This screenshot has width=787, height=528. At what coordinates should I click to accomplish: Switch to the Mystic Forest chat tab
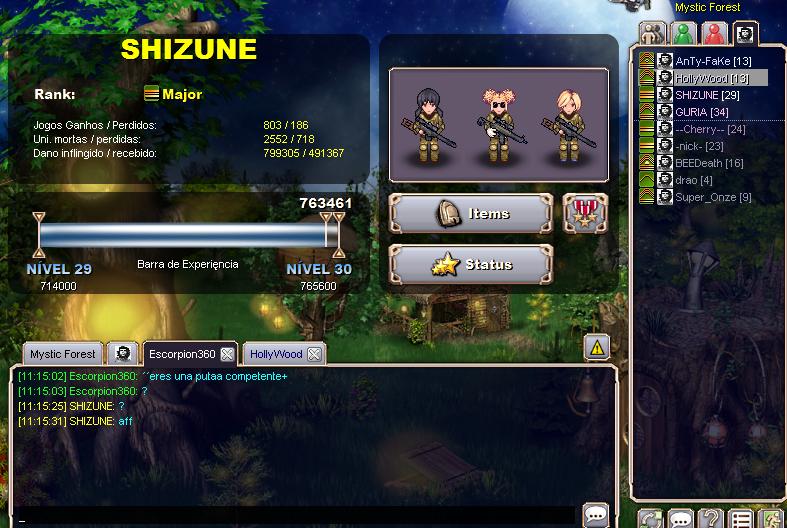tap(62, 354)
